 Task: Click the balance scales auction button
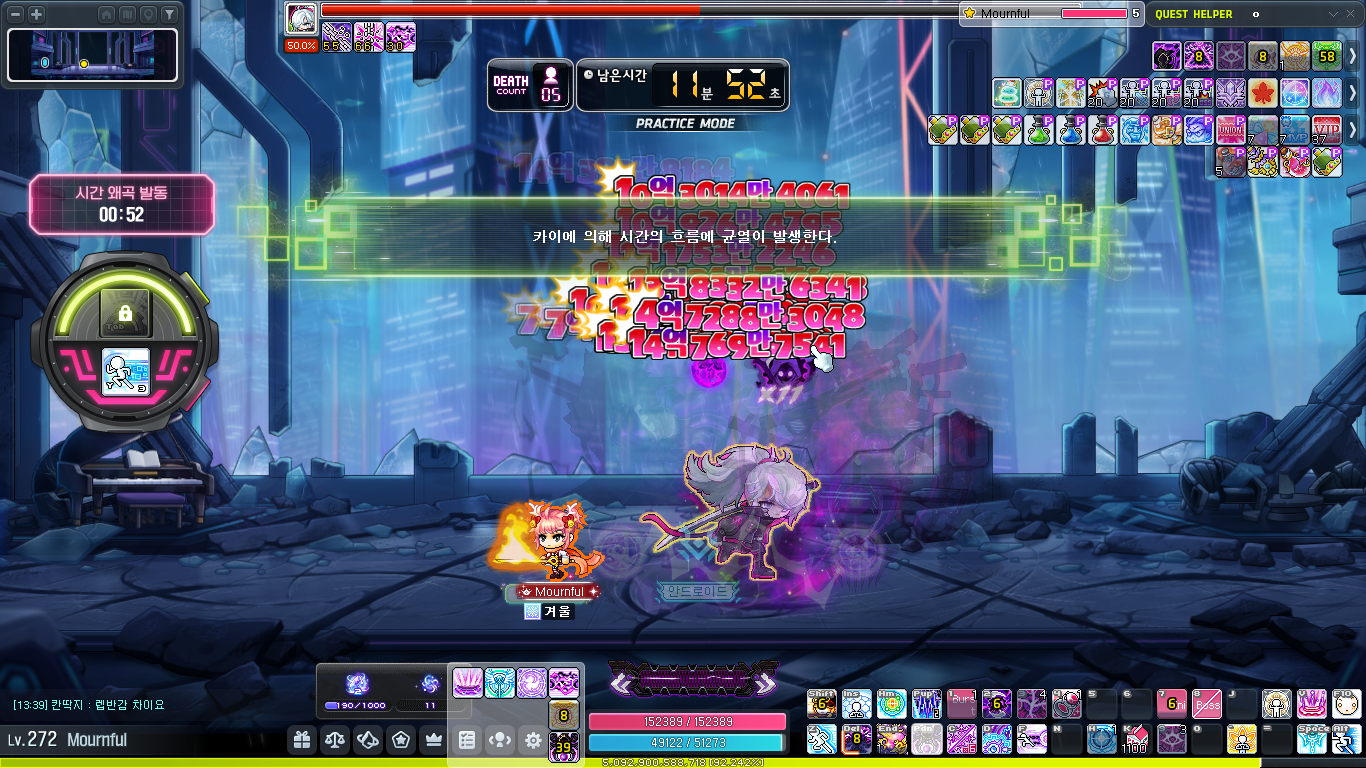(334, 741)
